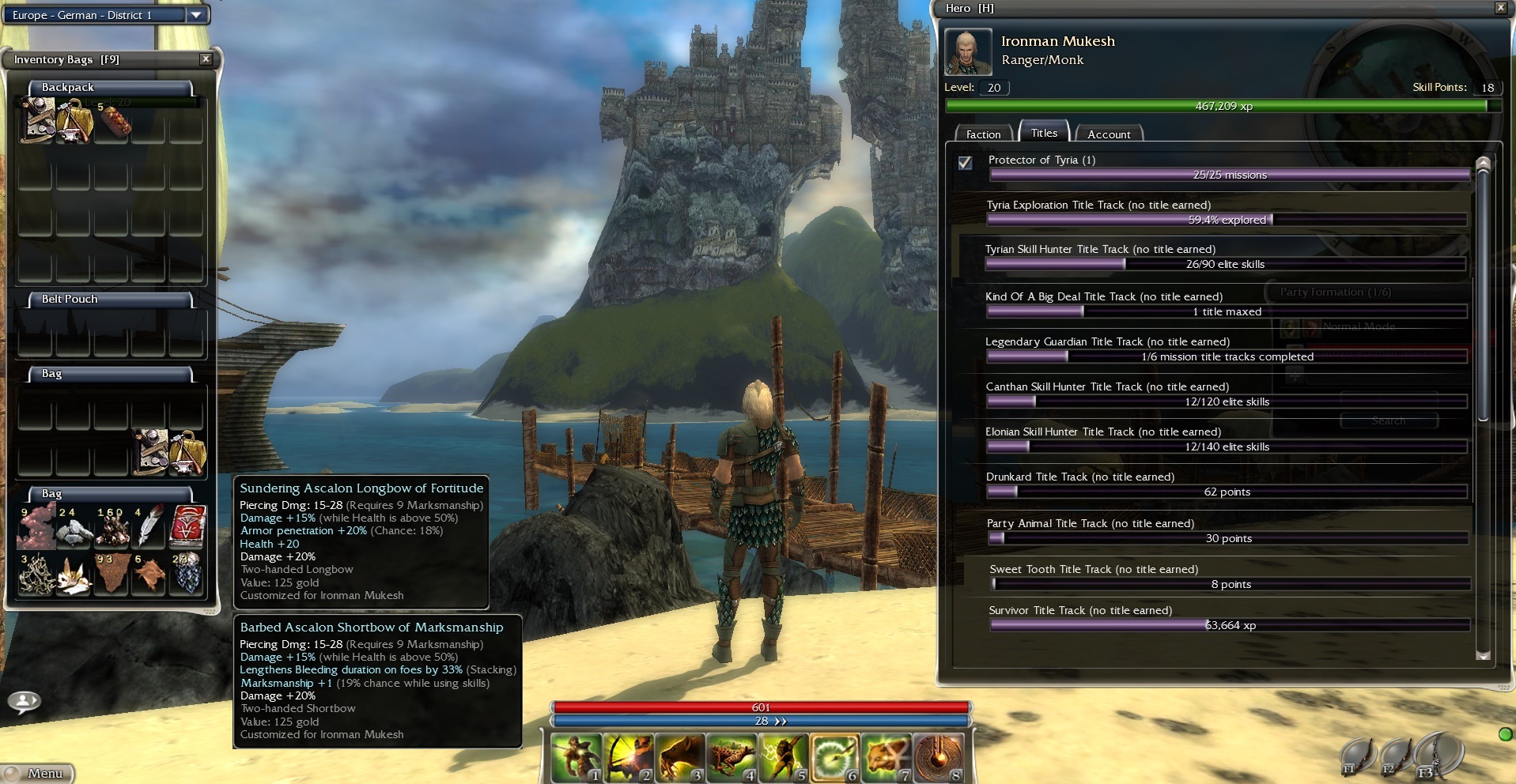Select the white feather stack in the bag
Viewport: 1516px width, 784px height.
(x=149, y=526)
